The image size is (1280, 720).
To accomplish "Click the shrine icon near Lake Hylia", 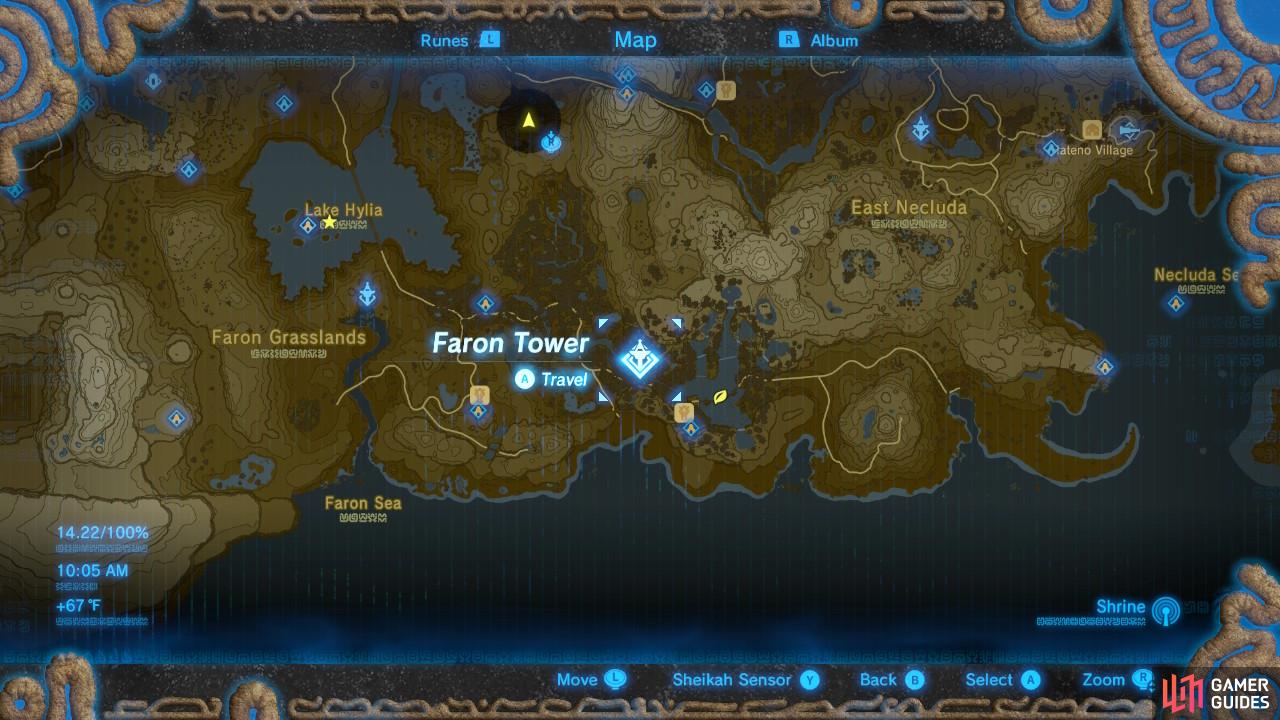I will click(306, 226).
